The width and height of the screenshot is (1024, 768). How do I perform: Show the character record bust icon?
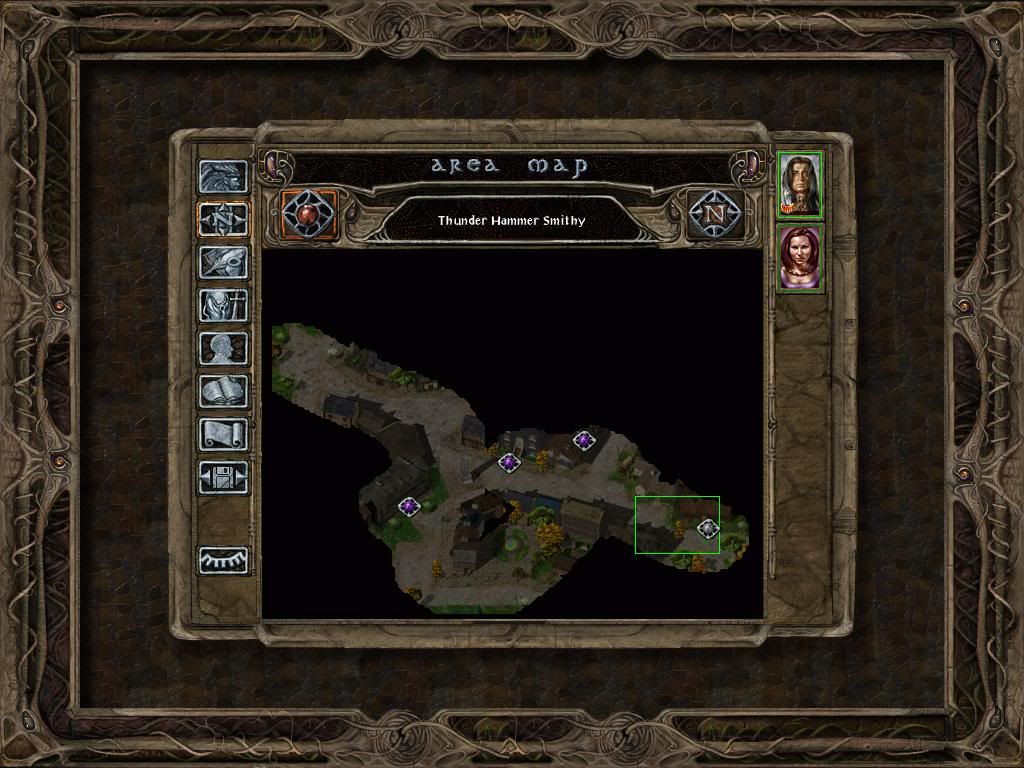pyautogui.click(x=223, y=348)
